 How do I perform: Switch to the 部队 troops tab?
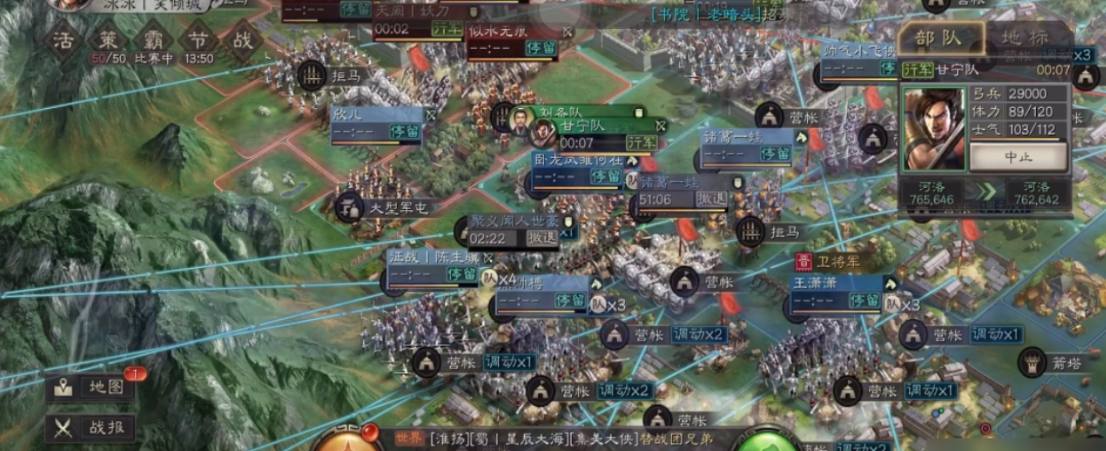click(938, 38)
